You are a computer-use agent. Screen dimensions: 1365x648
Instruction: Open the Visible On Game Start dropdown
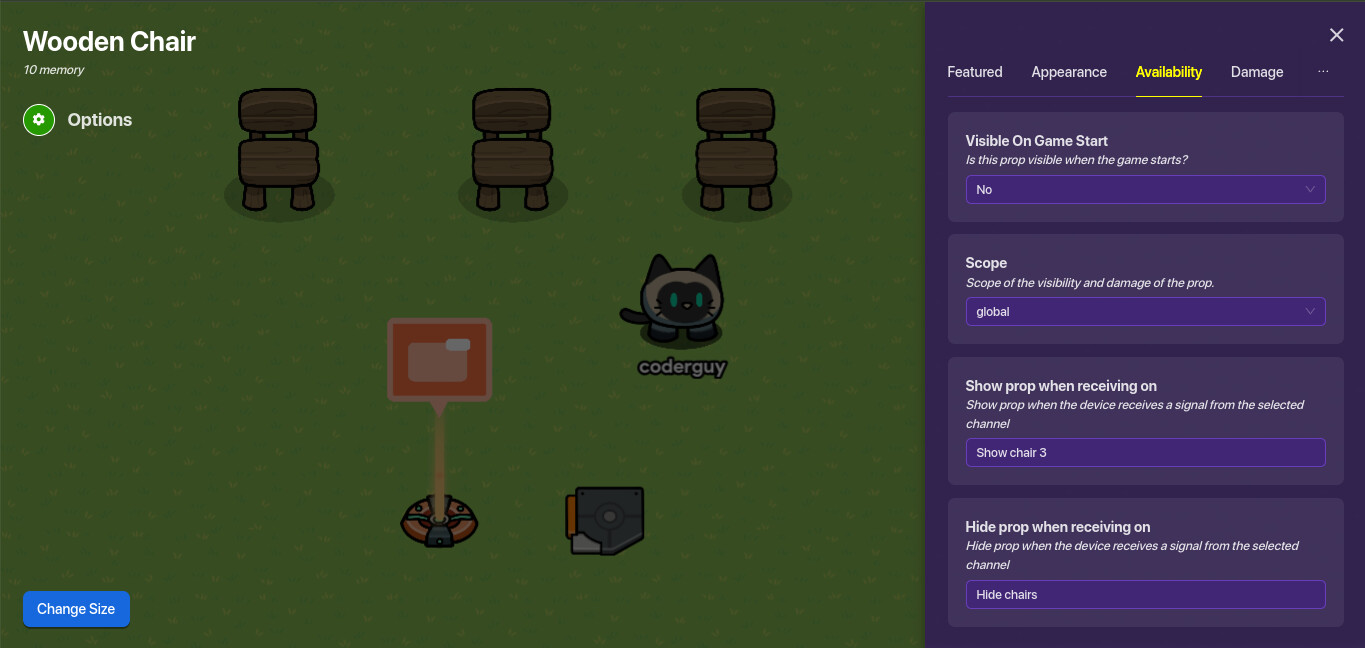[1145, 190]
